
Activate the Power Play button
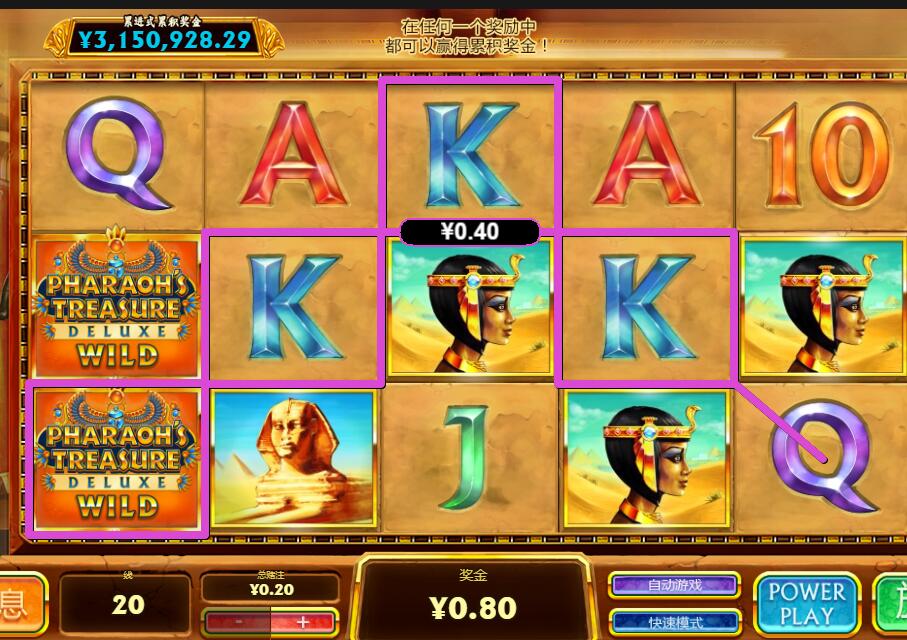[806, 605]
